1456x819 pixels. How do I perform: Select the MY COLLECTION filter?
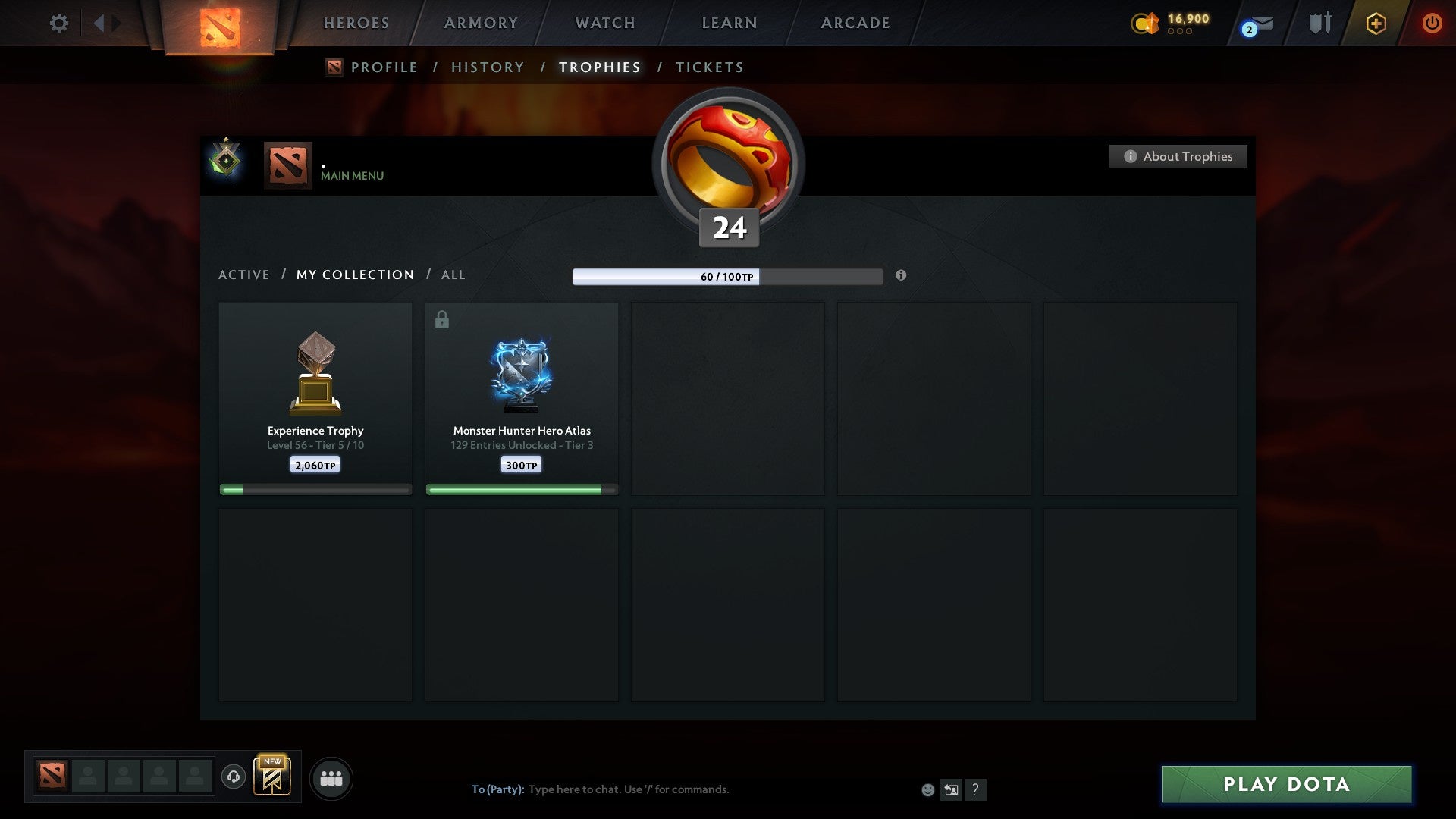pyautogui.click(x=354, y=275)
